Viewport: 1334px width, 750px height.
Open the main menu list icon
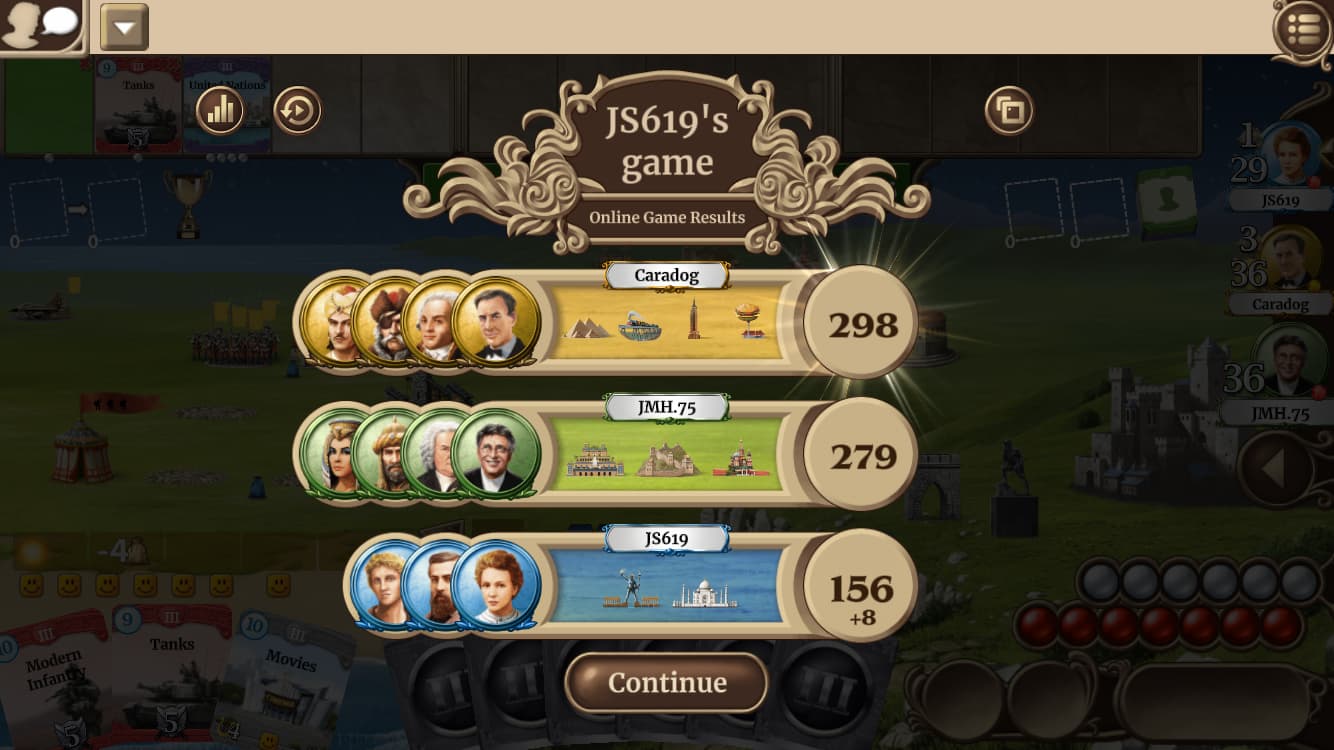pos(1303,29)
